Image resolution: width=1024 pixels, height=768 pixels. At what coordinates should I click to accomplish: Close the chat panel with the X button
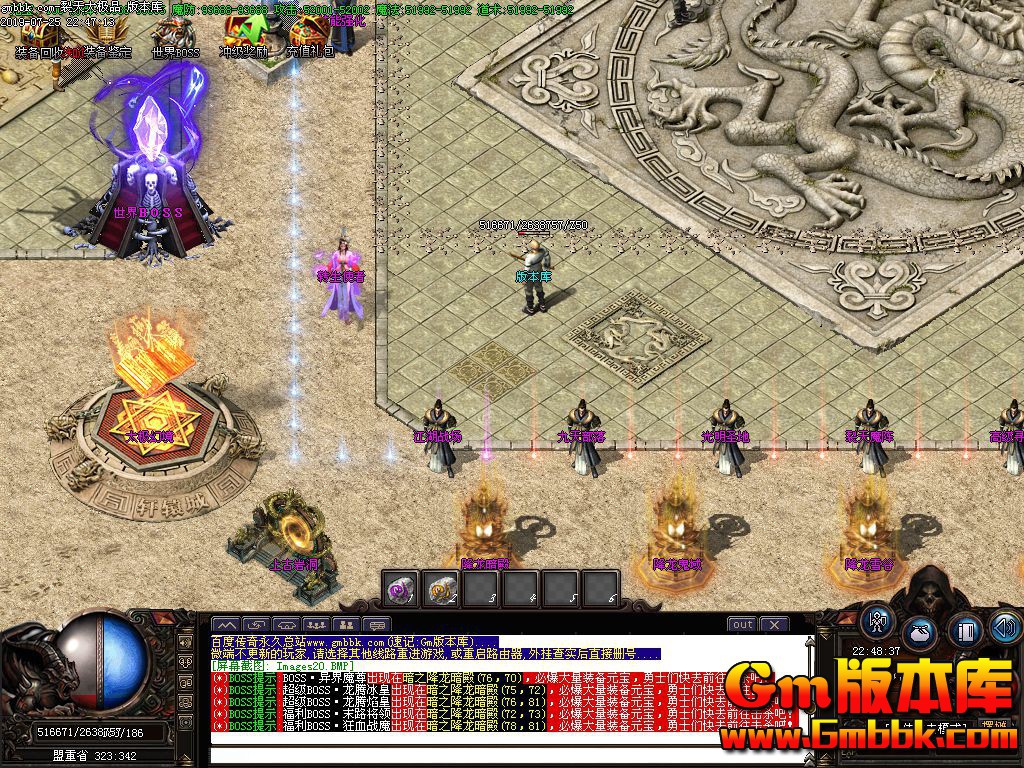[x=775, y=625]
